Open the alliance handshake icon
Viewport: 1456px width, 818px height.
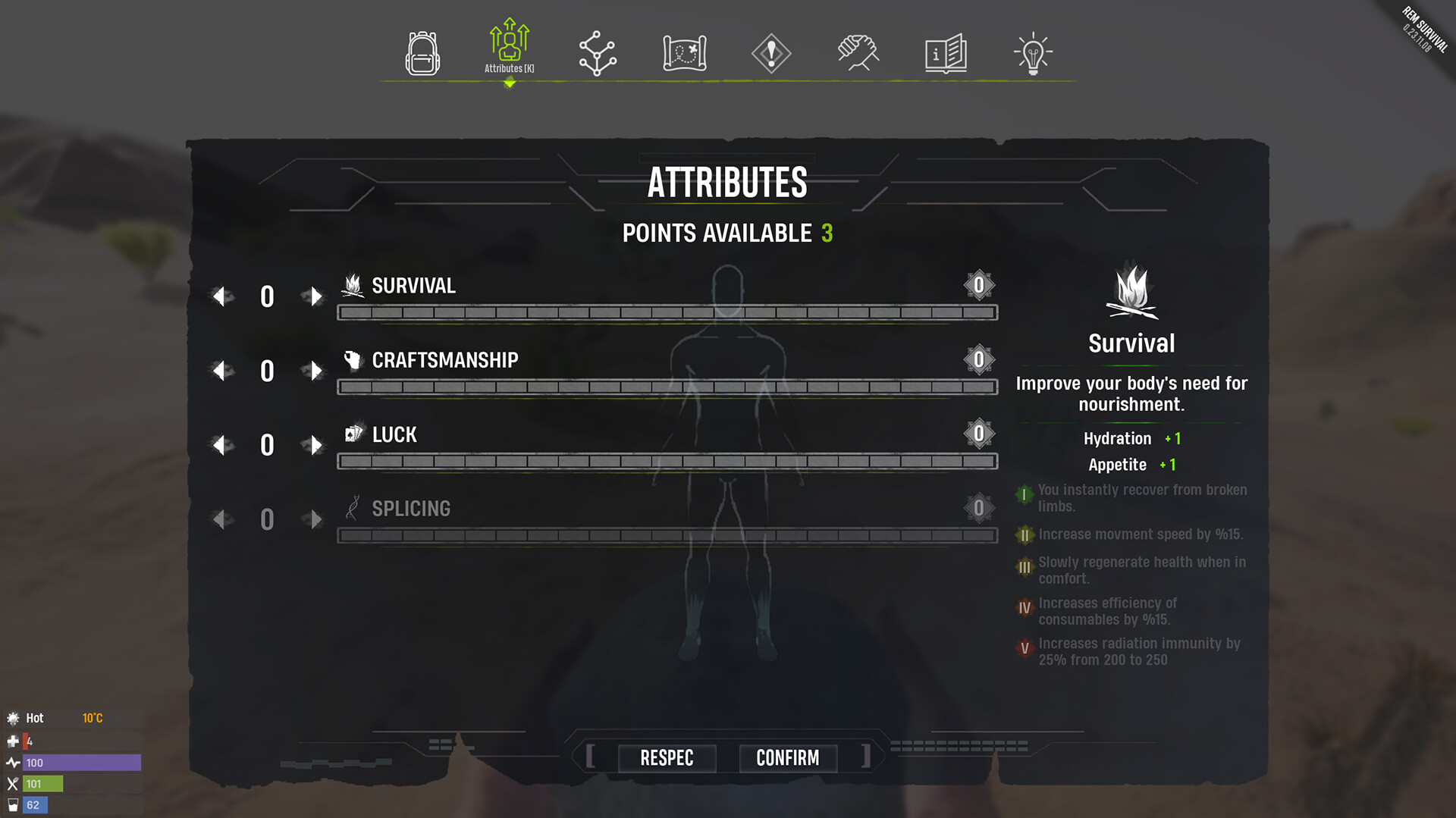pos(858,52)
